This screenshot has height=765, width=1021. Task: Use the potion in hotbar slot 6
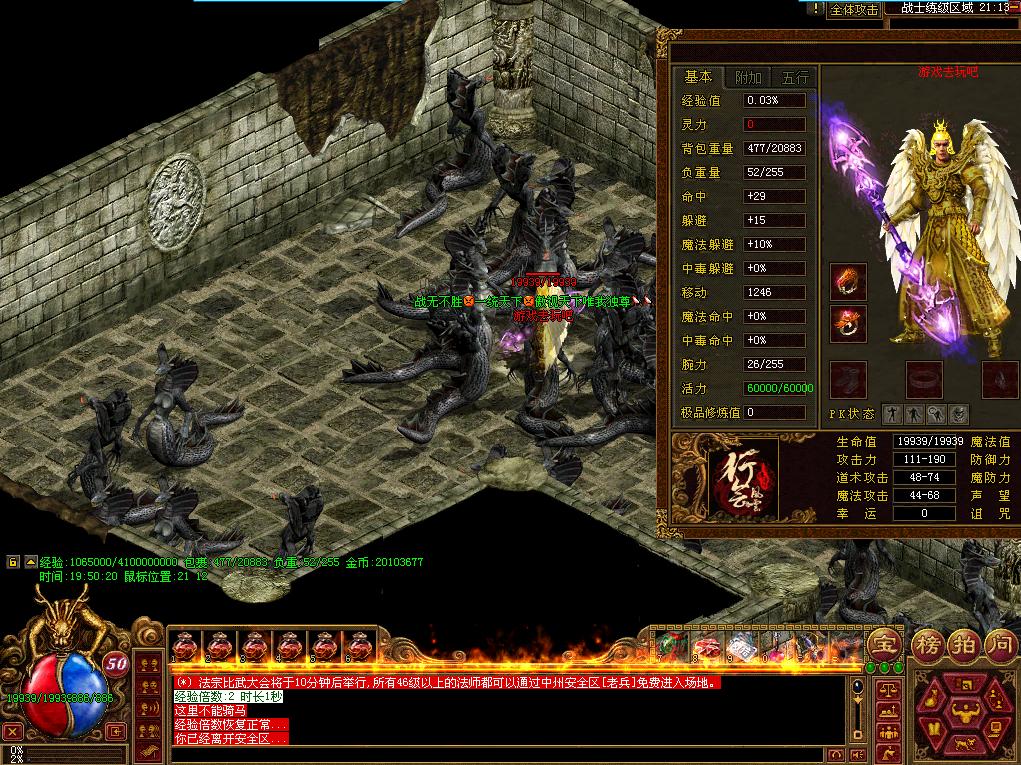click(x=357, y=646)
